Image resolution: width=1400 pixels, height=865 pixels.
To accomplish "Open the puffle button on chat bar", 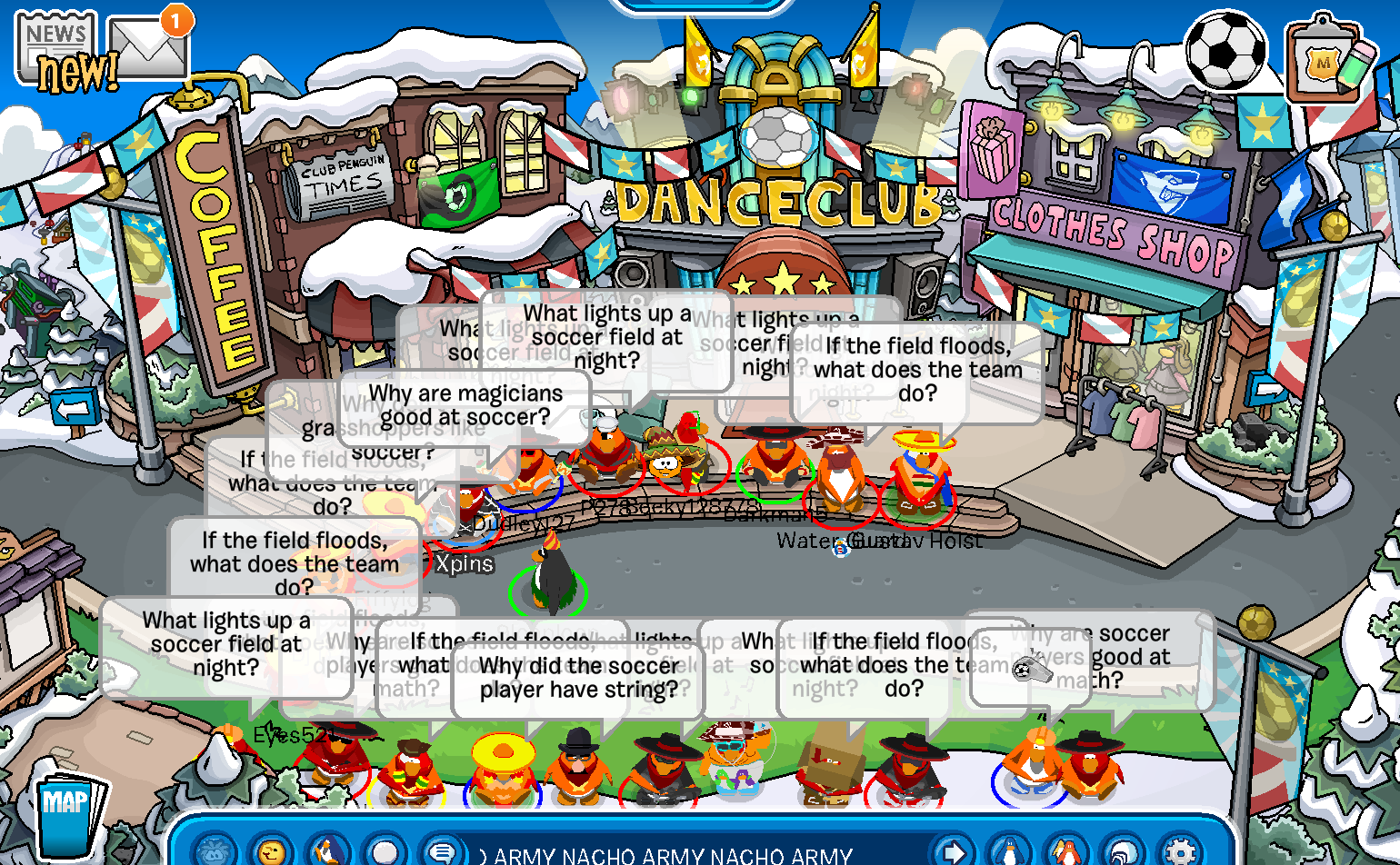I will coord(216,852).
